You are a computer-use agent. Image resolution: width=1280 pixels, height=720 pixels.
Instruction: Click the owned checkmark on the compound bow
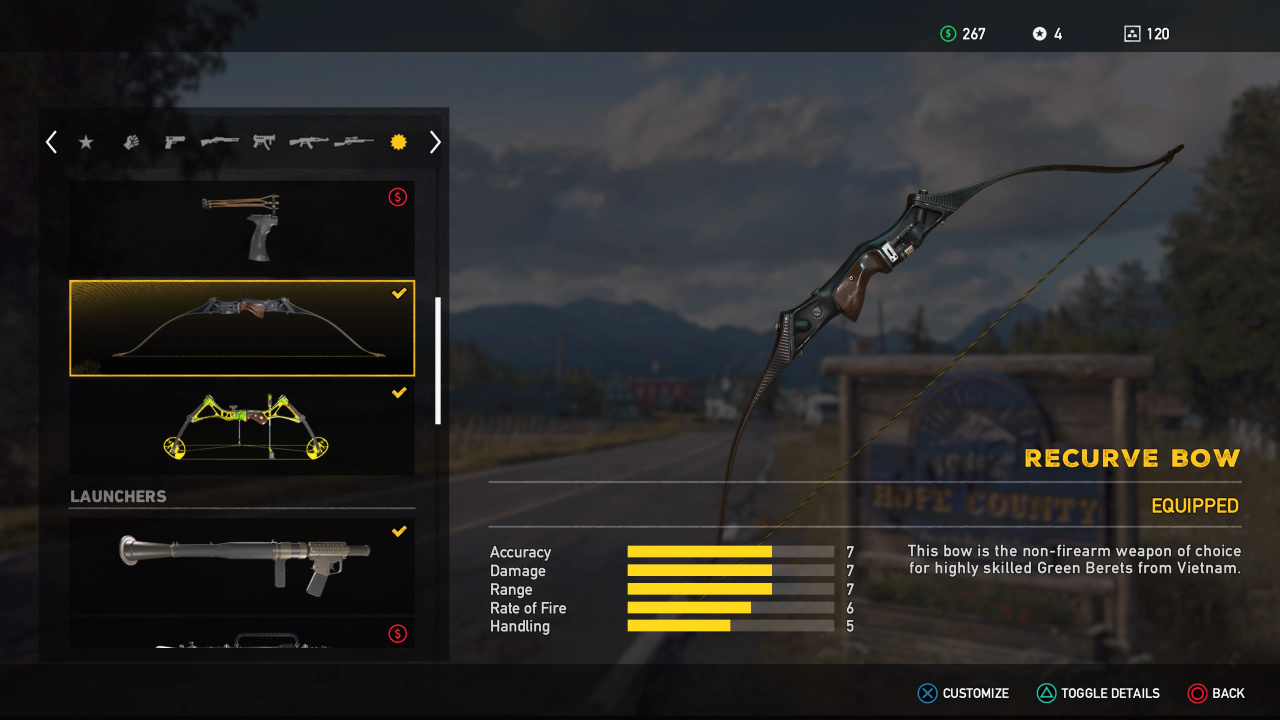tap(399, 392)
